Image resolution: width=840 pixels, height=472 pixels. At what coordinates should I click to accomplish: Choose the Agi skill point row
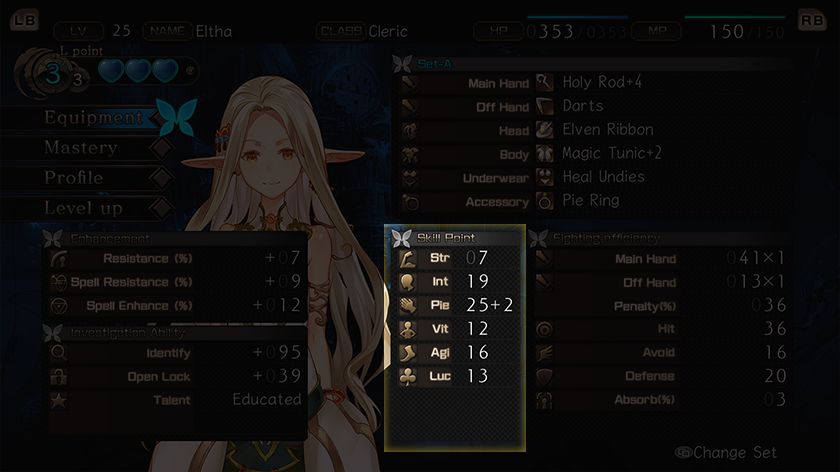pyautogui.click(x=455, y=352)
